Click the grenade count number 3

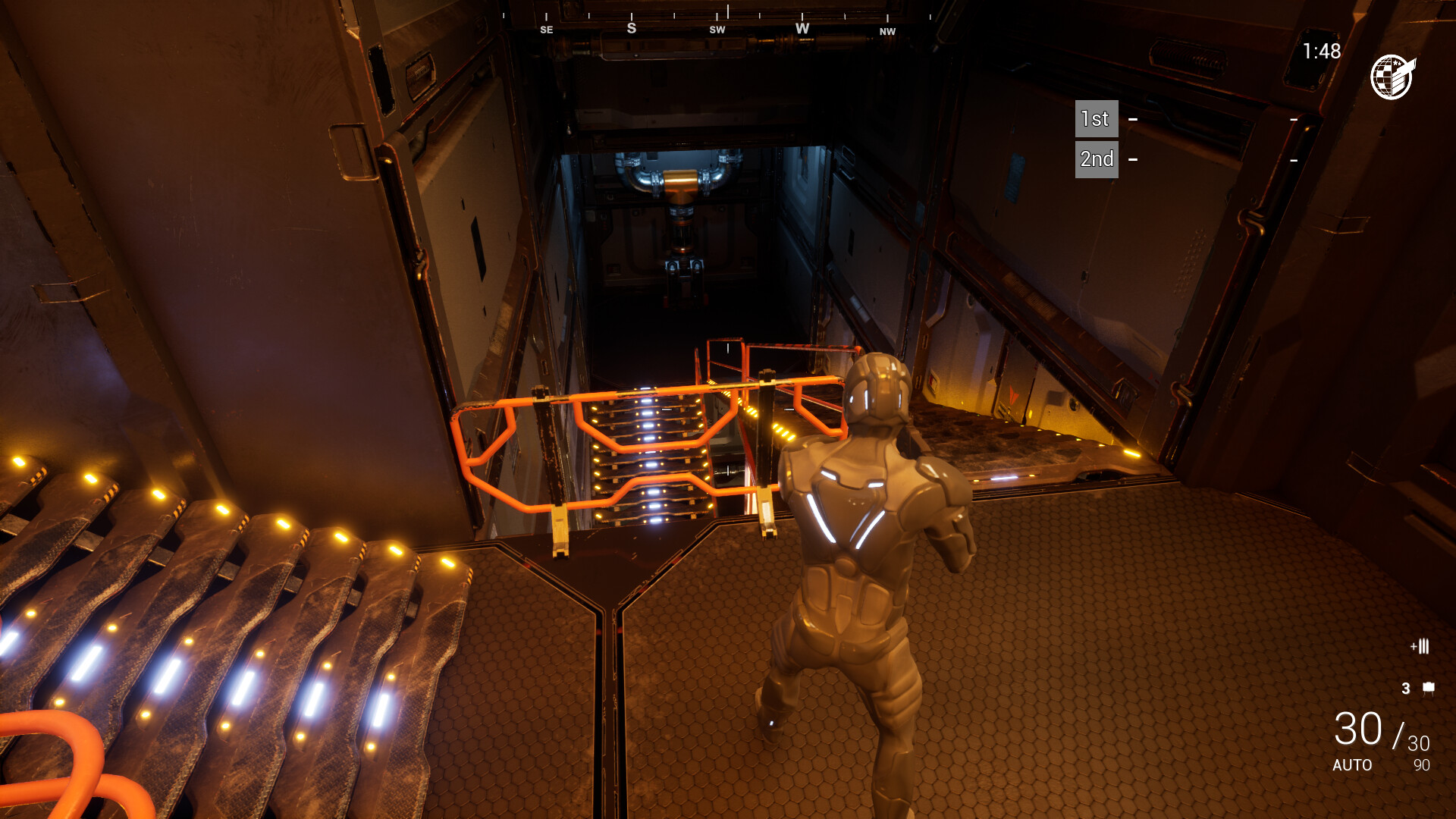tap(1407, 689)
